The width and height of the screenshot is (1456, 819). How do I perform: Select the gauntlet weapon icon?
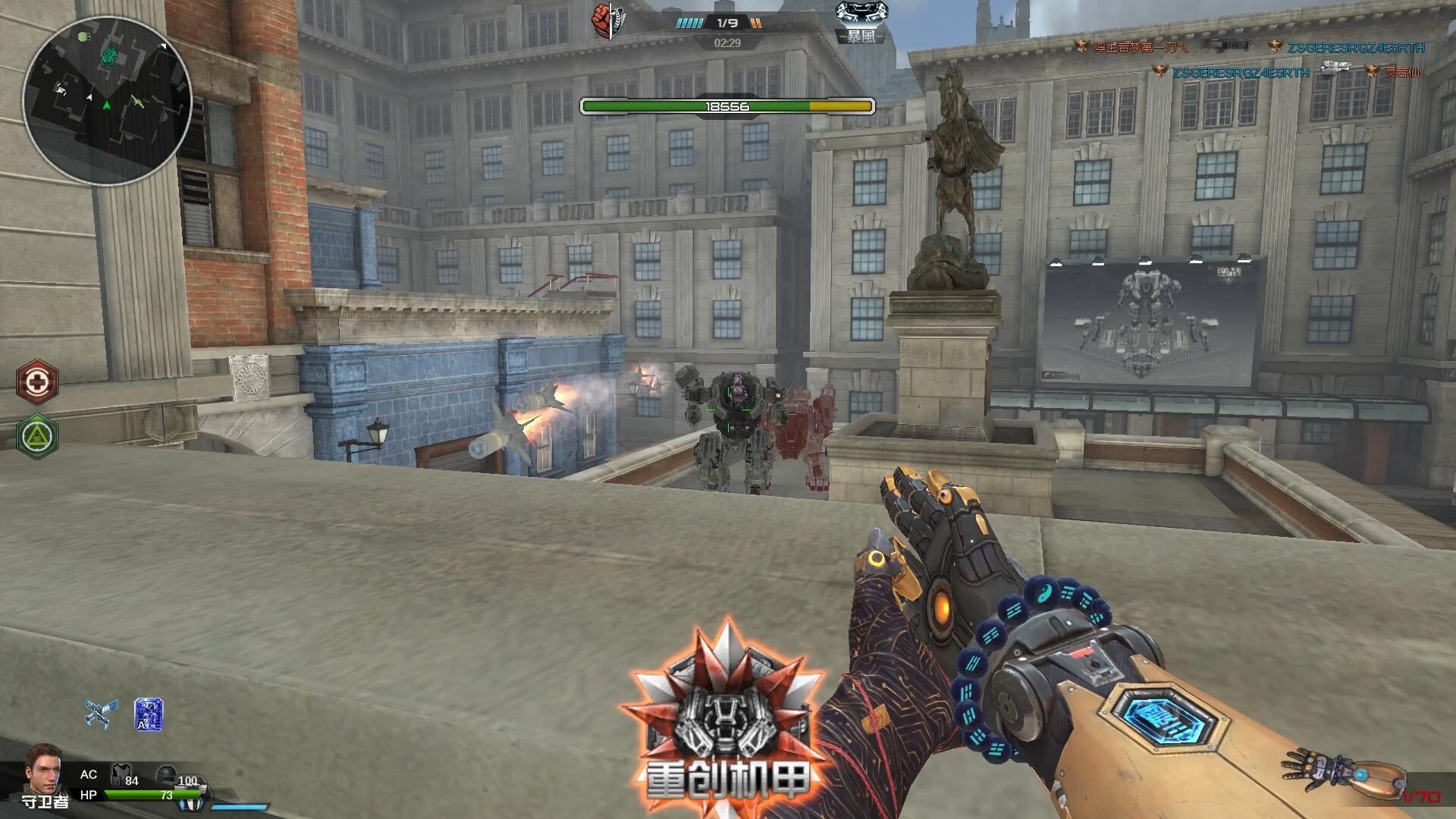point(1341,777)
